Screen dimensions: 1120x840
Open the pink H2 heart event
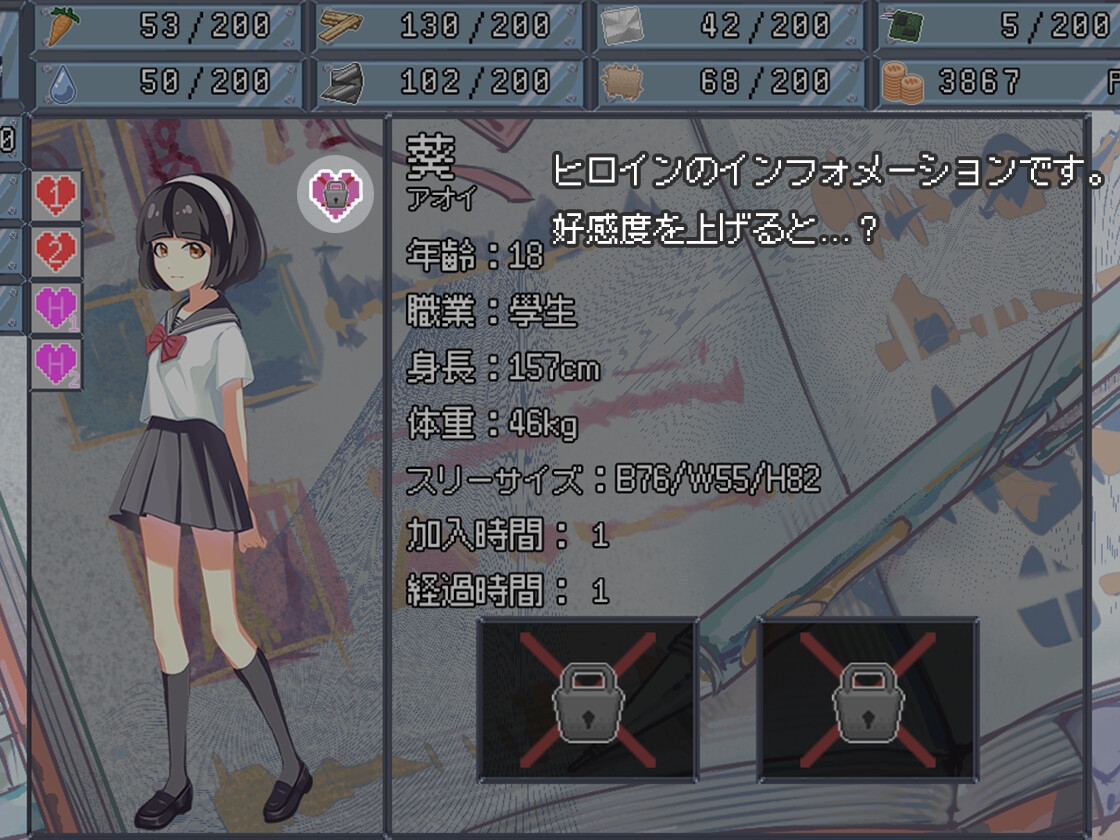point(57,365)
